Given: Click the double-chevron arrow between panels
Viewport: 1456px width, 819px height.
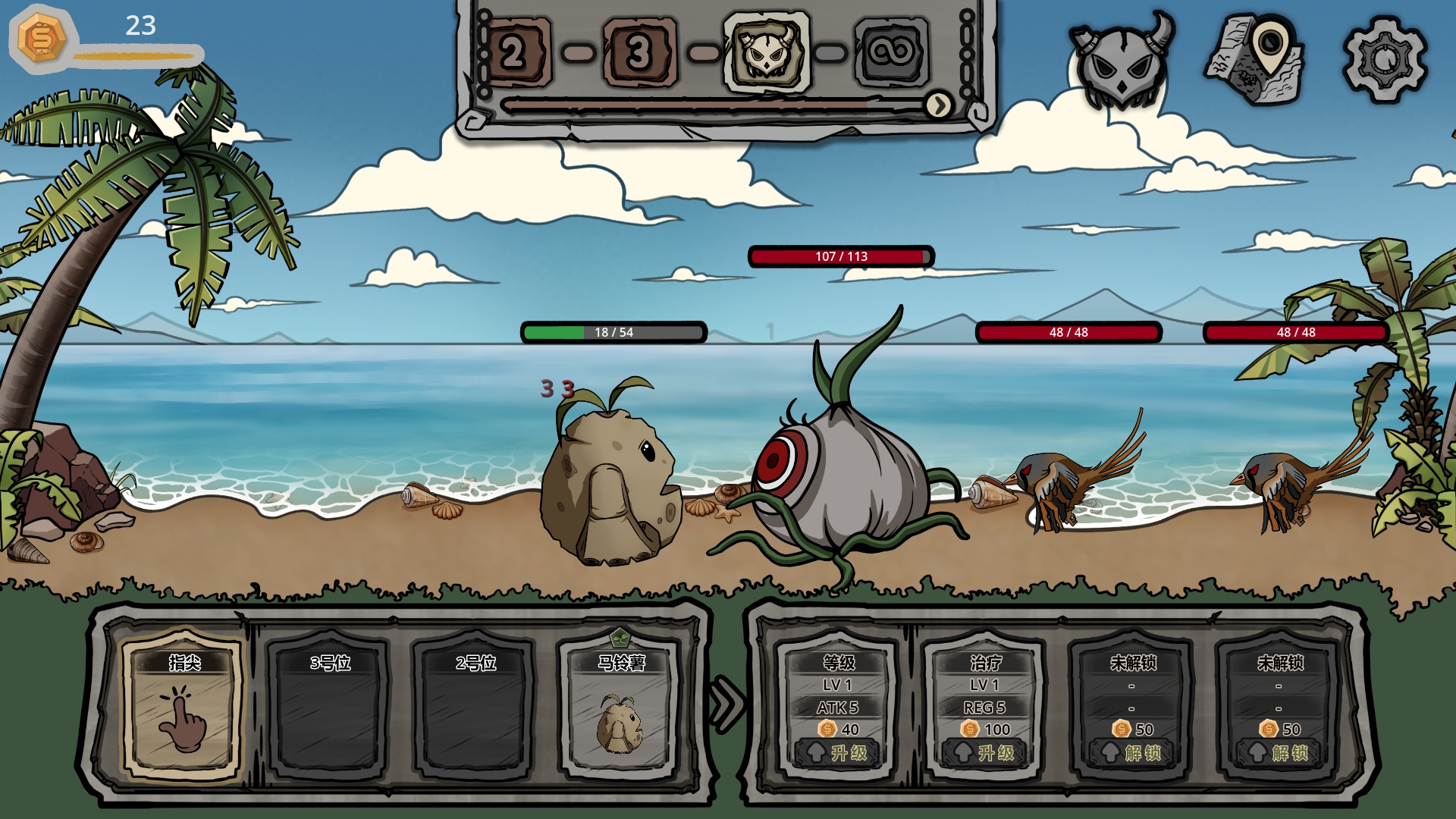Looking at the screenshot, I should pyautogui.click(x=726, y=704).
